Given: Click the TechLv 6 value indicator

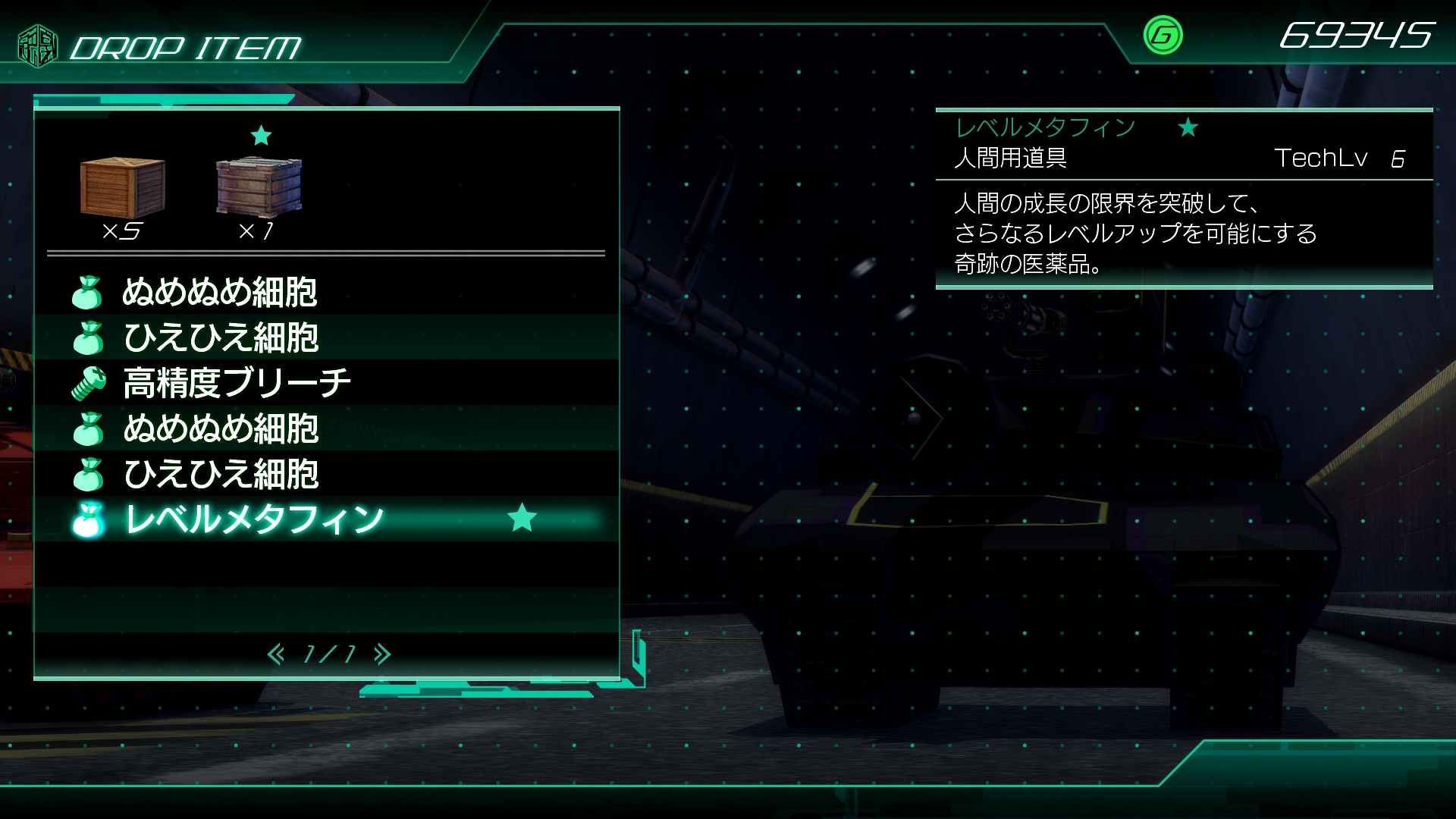Looking at the screenshot, I should click(1357, 158).
